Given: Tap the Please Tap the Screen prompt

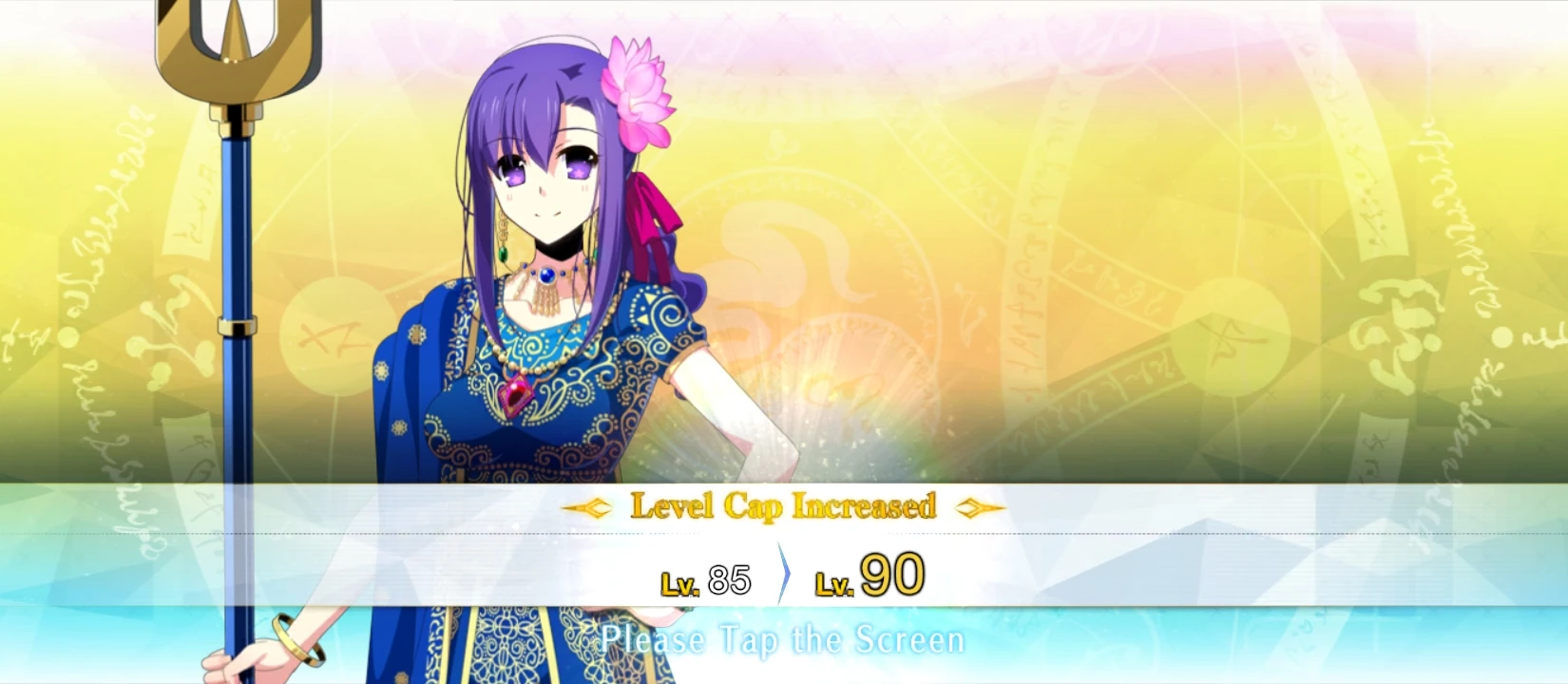Looking at the screenshot, I should [783, 640].
